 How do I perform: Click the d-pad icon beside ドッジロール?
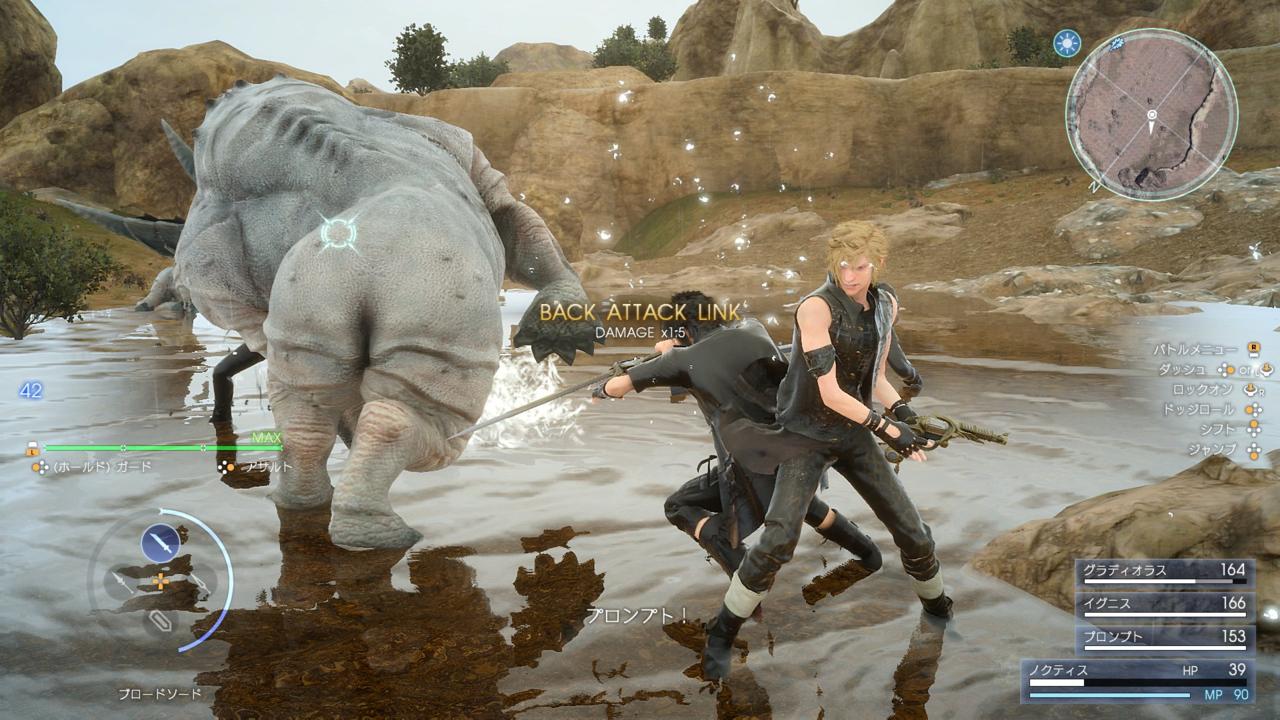point(1252,410)
